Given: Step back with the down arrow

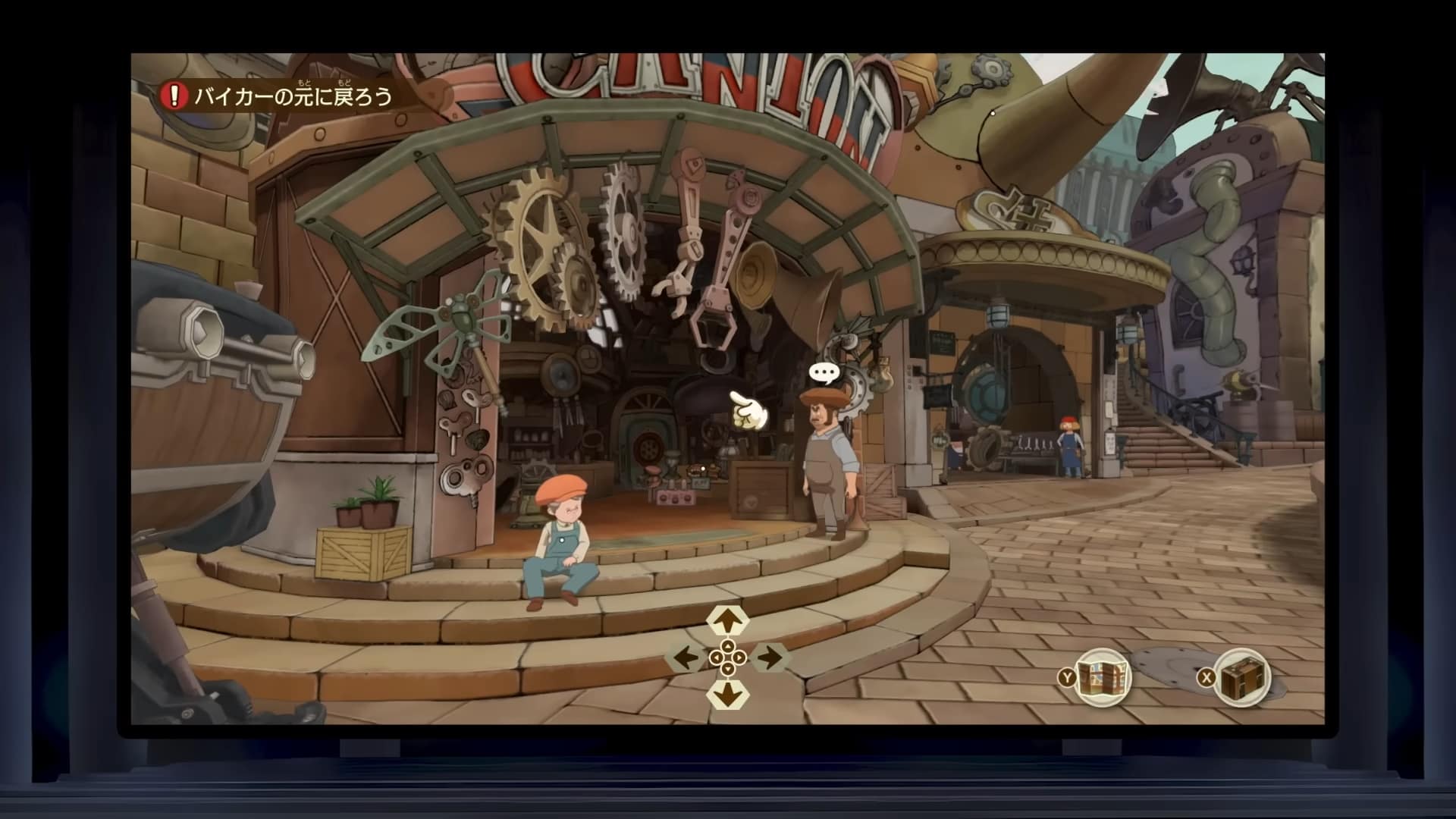Looking at the screenshot, I should click(x=728, y=694).
